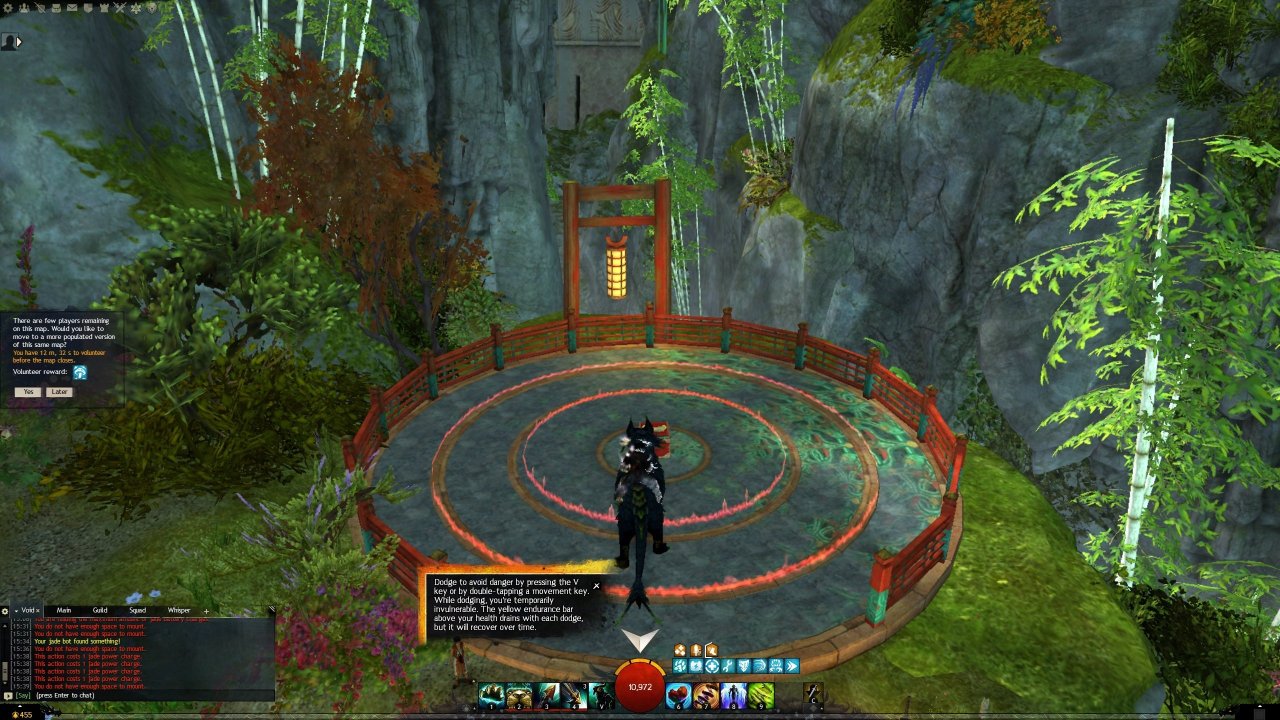The width and height of the screenshot is (1280, 720).
Task: Close the dodge tutorial tooltip
Action: tap(597, 586)
